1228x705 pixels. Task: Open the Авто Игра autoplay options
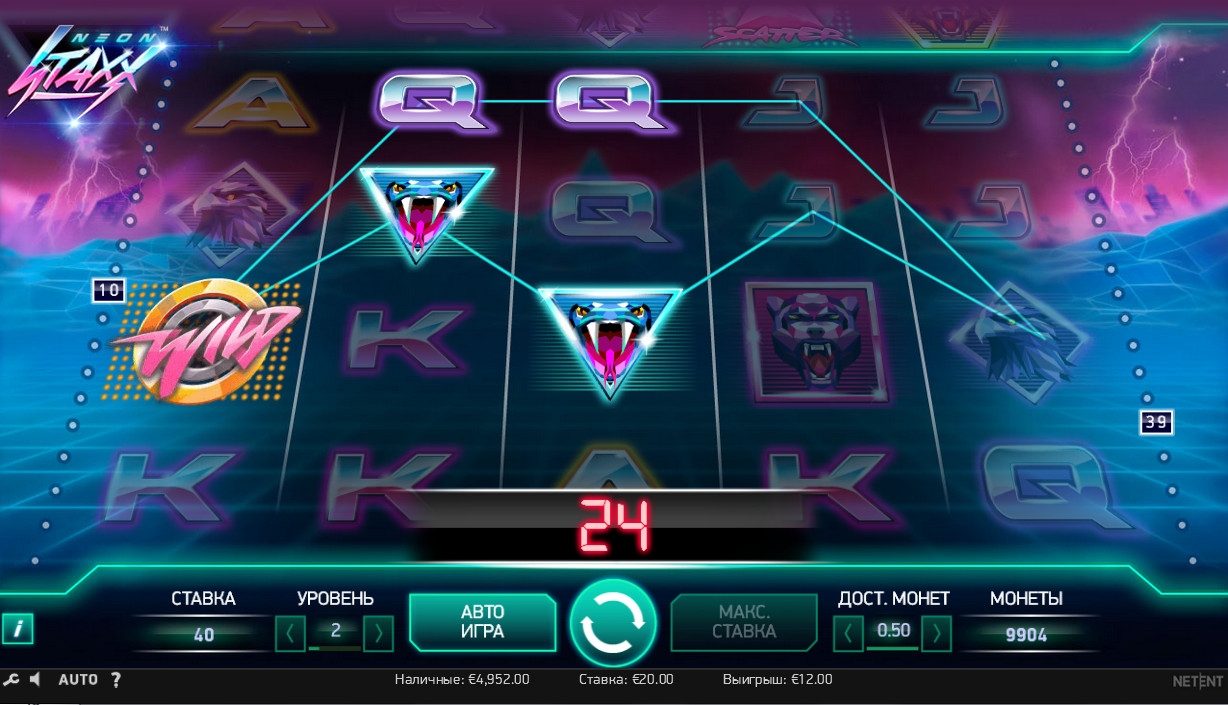[482, 622]
